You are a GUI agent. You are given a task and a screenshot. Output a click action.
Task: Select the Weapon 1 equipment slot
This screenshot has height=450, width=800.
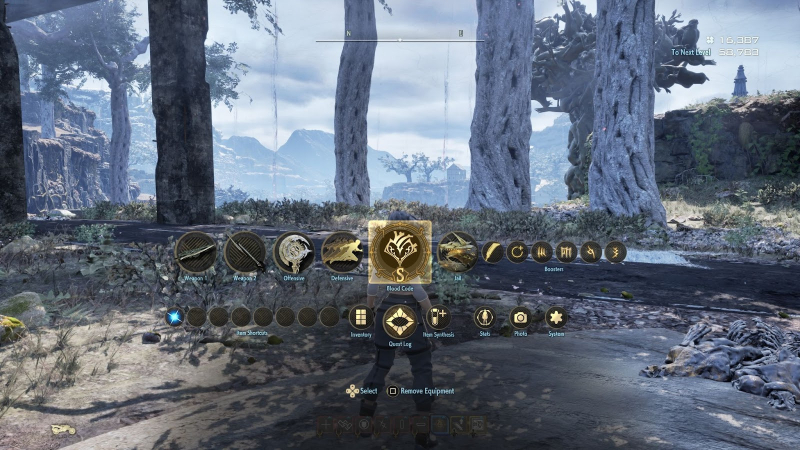(x=196, y=252)
